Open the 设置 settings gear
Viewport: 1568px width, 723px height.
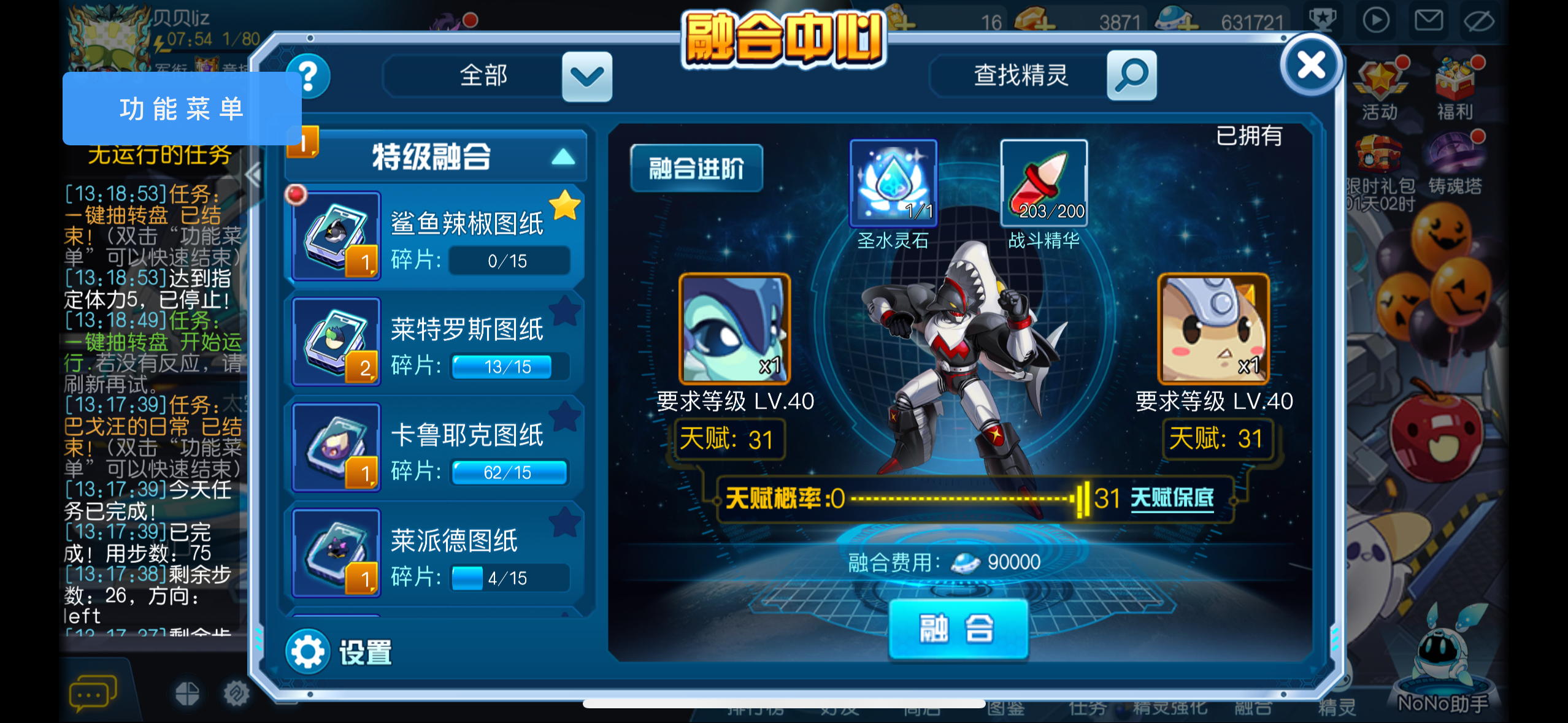pos(307,651)
